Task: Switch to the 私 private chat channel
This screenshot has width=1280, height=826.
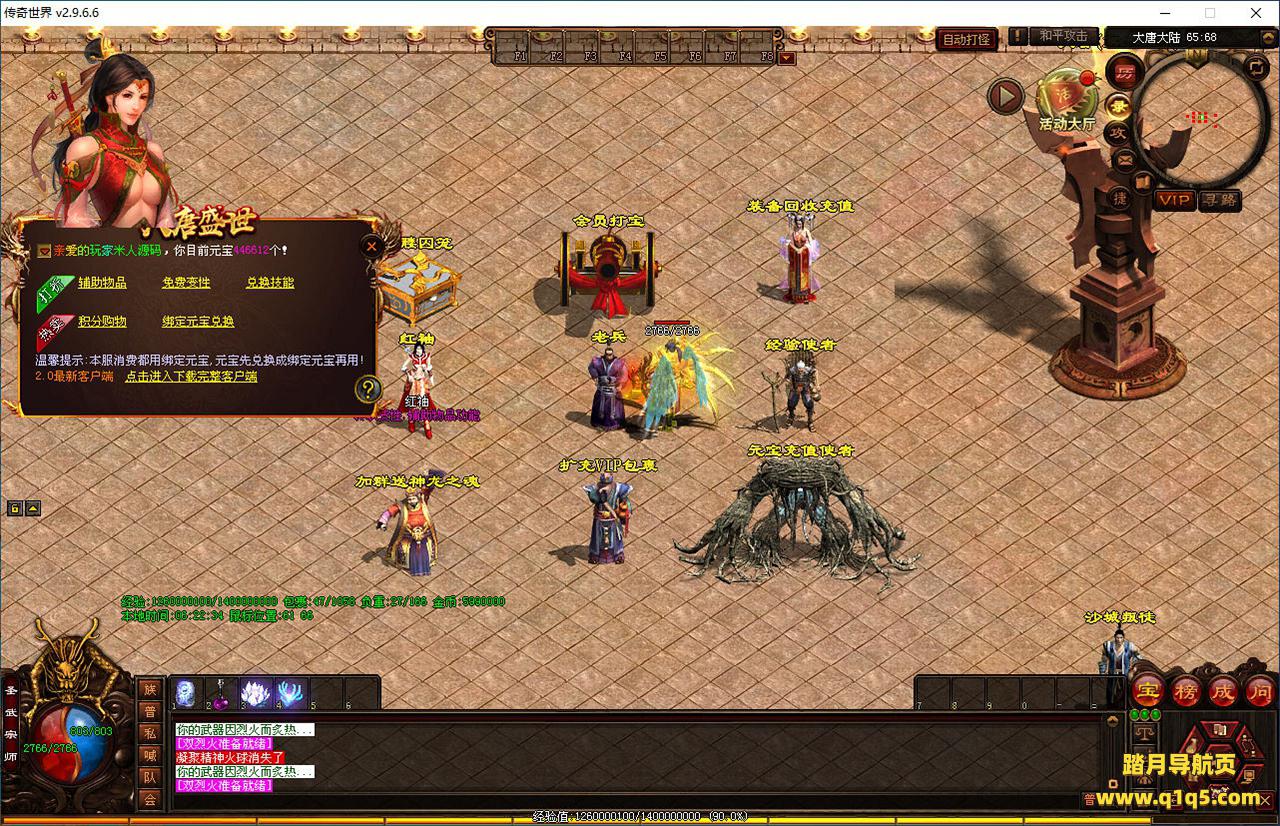Action: click(149, 733)
